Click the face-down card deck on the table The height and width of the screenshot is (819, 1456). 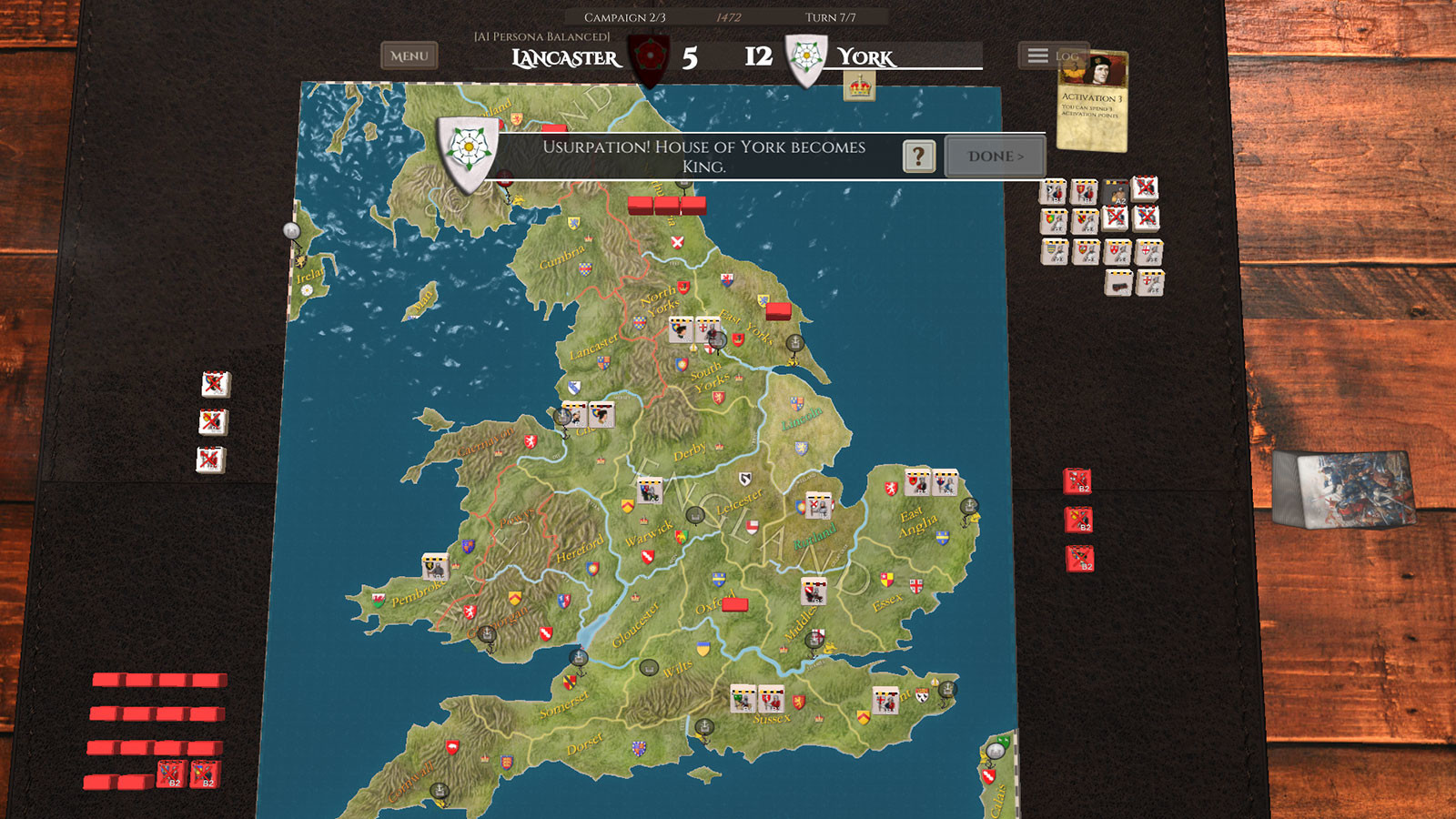click(1343, 489)
